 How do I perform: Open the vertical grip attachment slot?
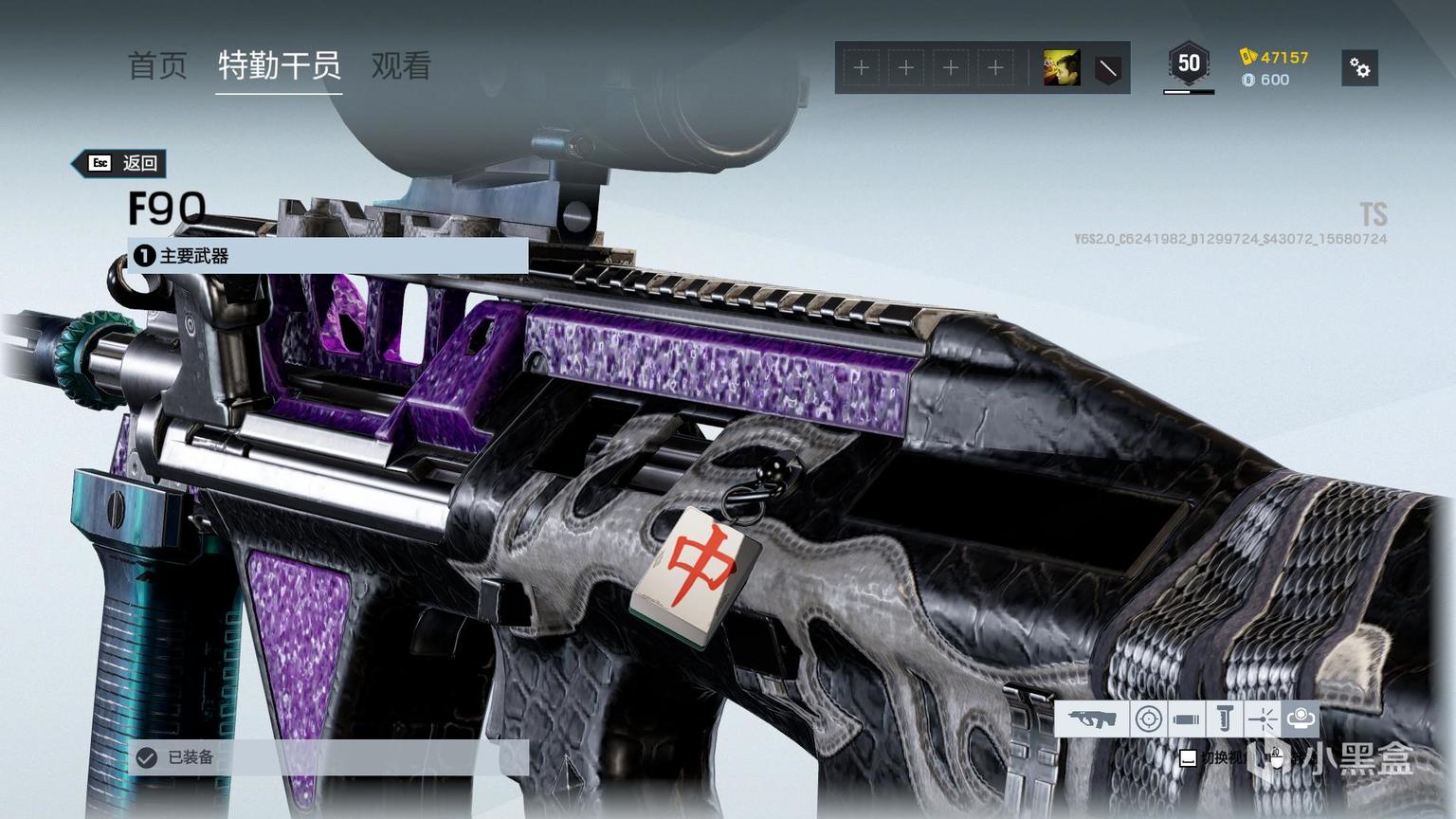tap(1224, 719)
